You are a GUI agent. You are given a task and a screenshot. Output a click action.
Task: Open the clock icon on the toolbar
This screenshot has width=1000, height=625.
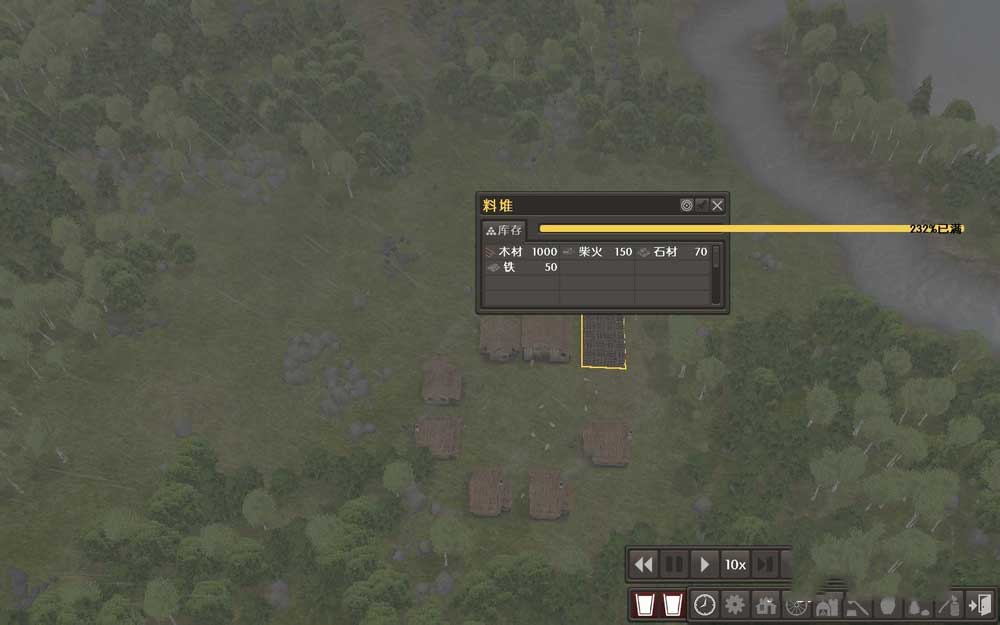coord(705,604)
